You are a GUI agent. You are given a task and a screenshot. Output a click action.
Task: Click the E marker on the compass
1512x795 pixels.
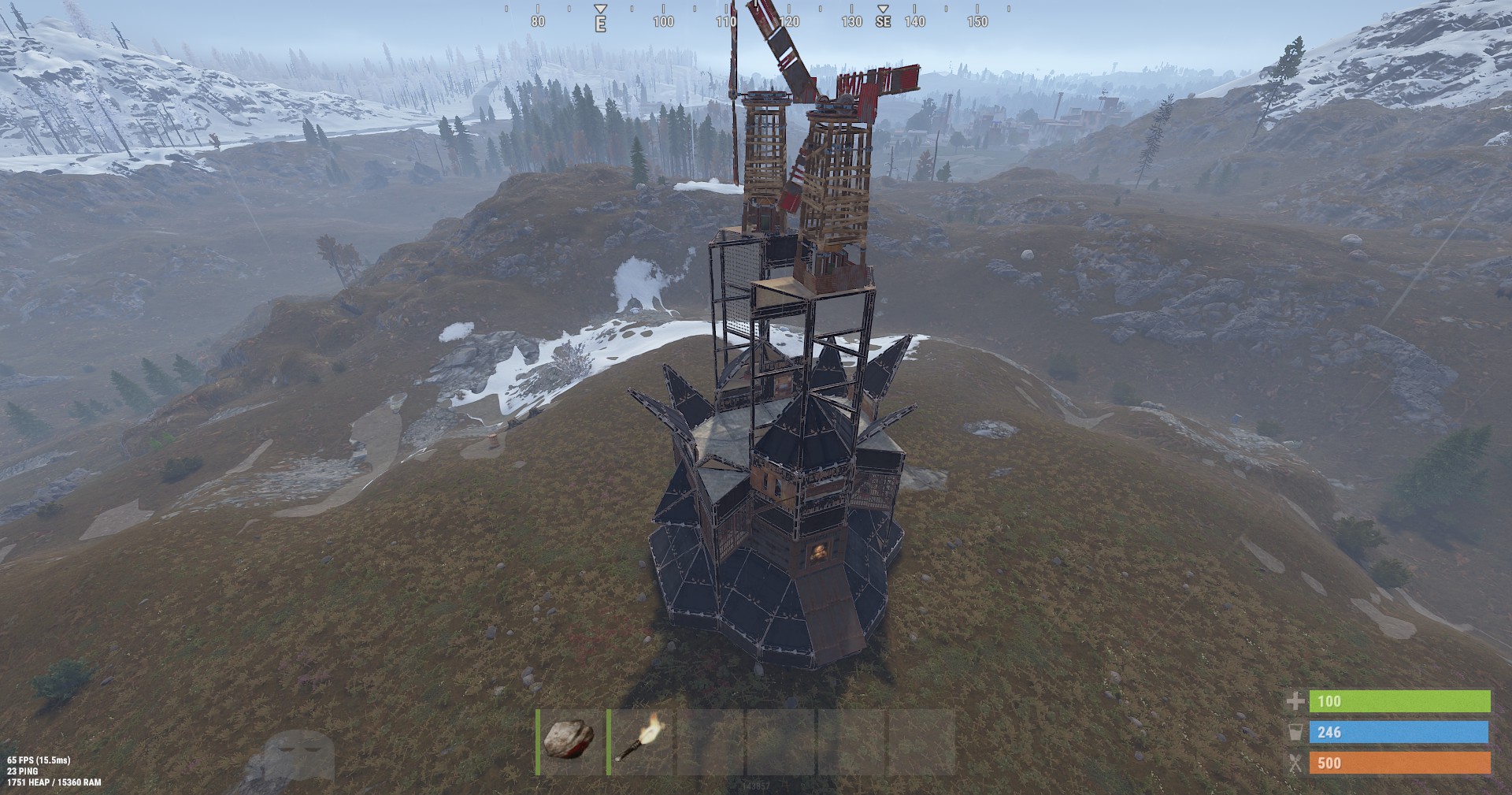coord(602,23)
